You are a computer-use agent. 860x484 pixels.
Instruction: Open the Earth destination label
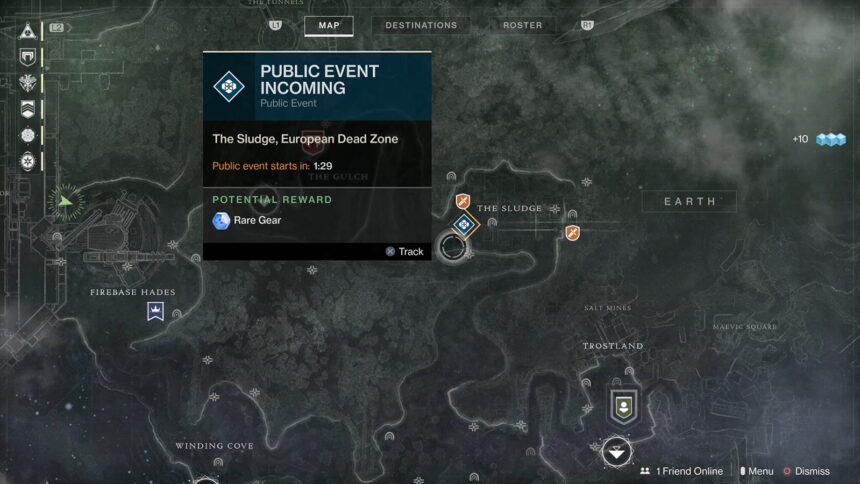coord(690,202)
